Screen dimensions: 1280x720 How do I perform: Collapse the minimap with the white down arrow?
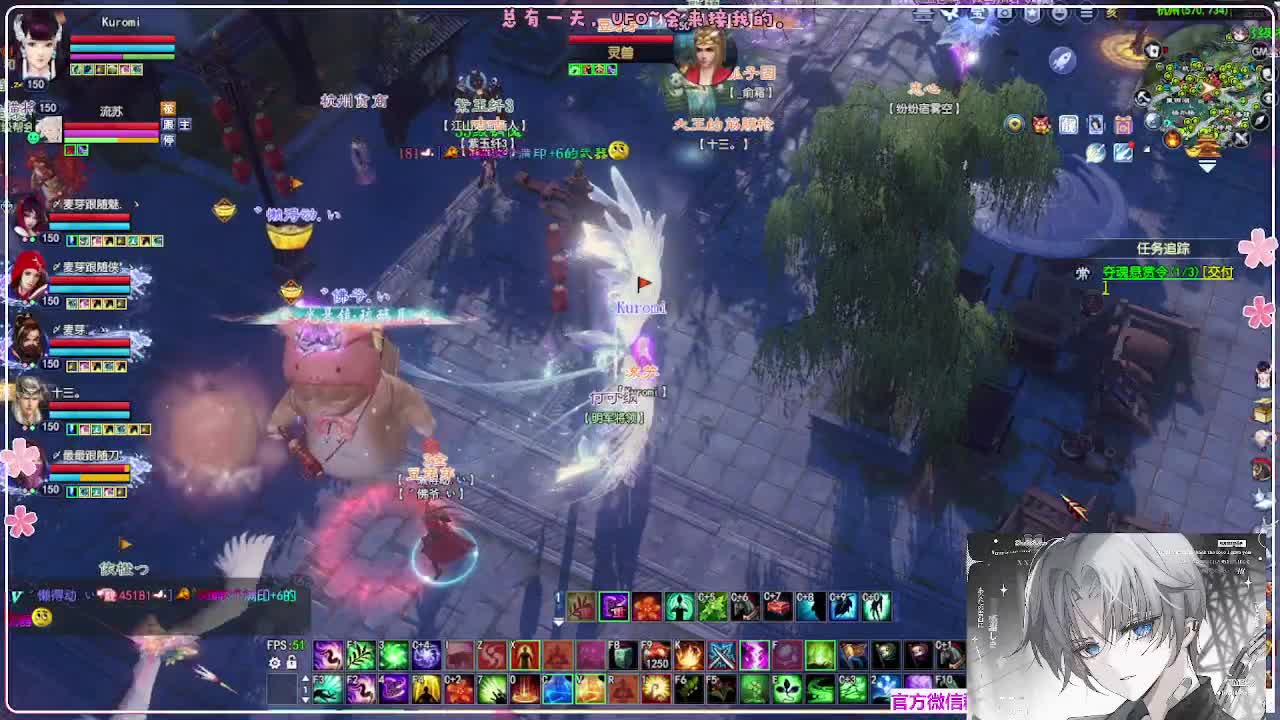coord(1206,165)
